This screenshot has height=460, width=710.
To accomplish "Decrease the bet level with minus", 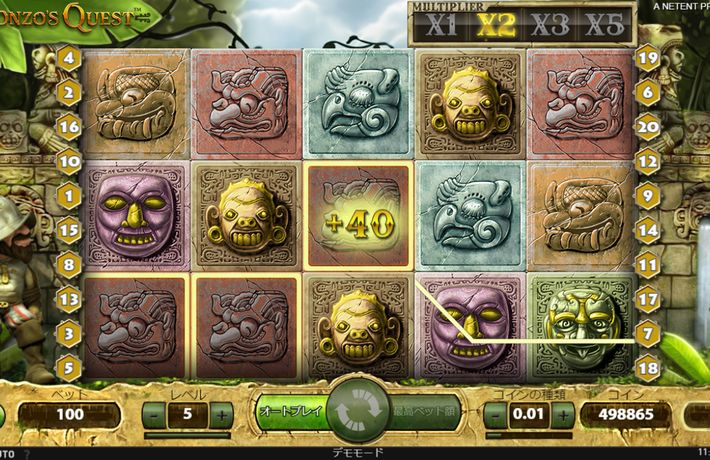I will tap(154, 414).
